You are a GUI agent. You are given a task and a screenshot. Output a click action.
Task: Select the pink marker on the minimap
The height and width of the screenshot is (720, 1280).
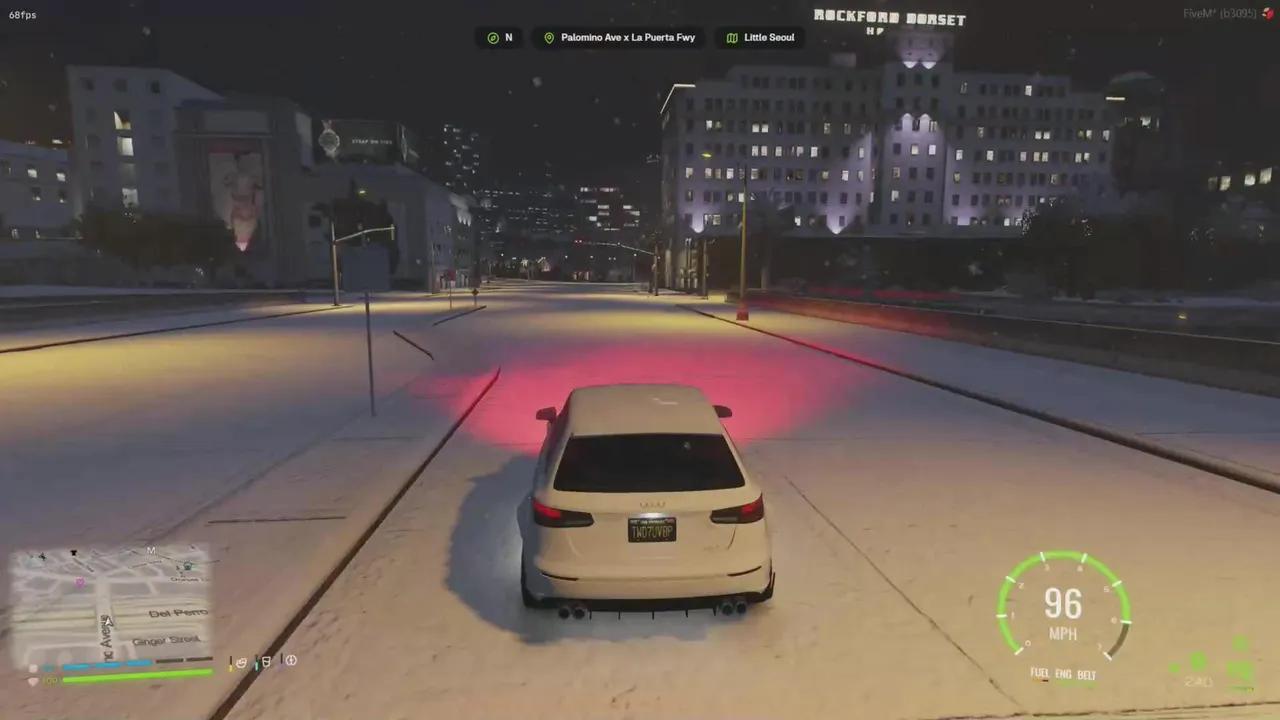[80, 581]
